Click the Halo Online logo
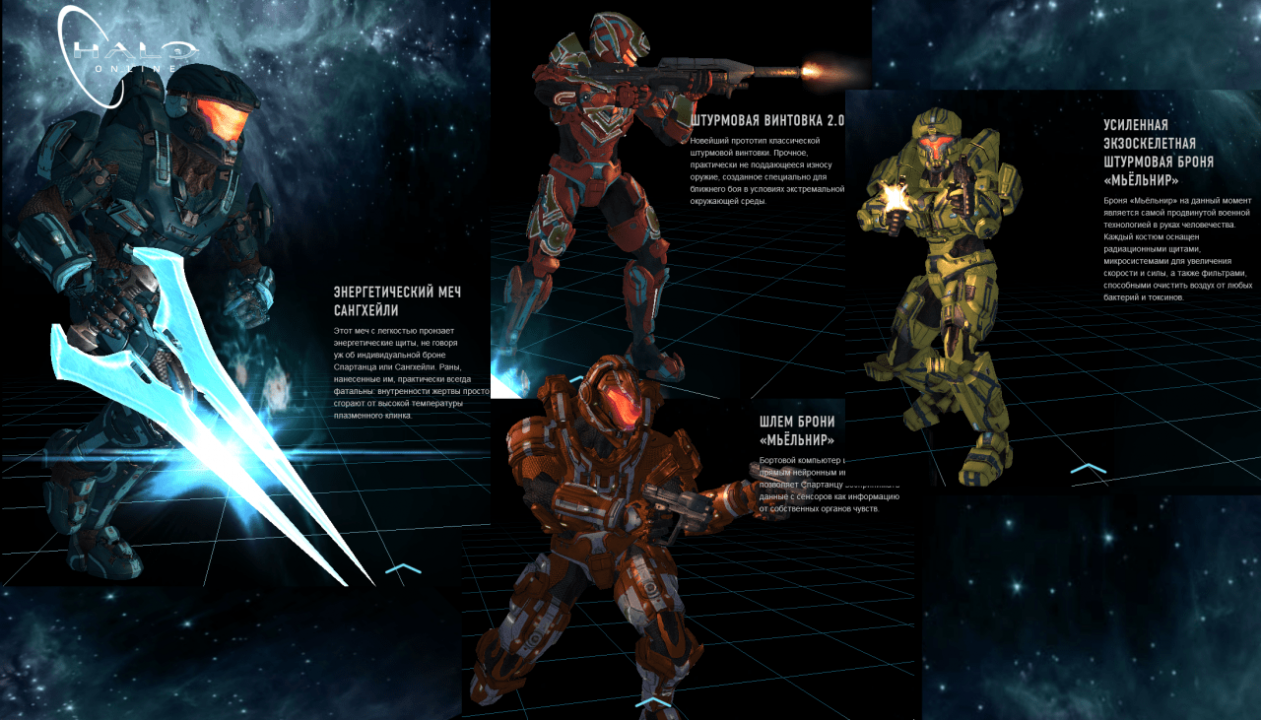This screenshot has width=1261, height=720. click(x=126, y=52)
